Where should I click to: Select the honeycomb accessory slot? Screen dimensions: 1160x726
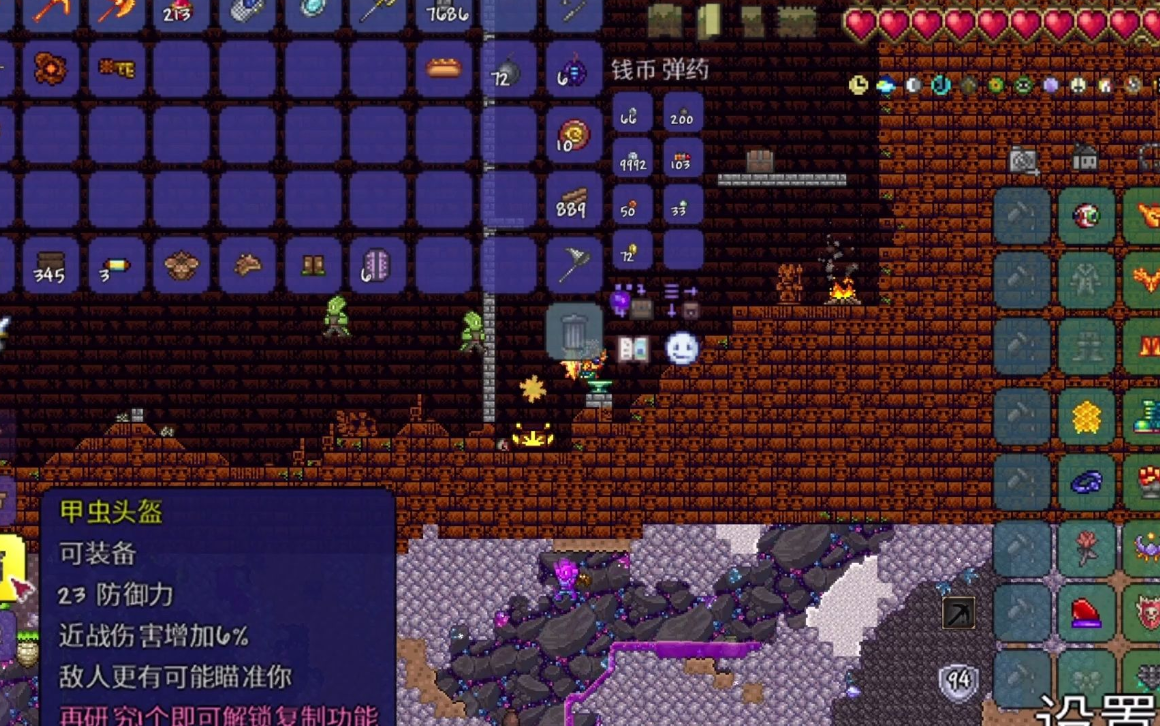pyautogui.click(x=1086, y=417)
